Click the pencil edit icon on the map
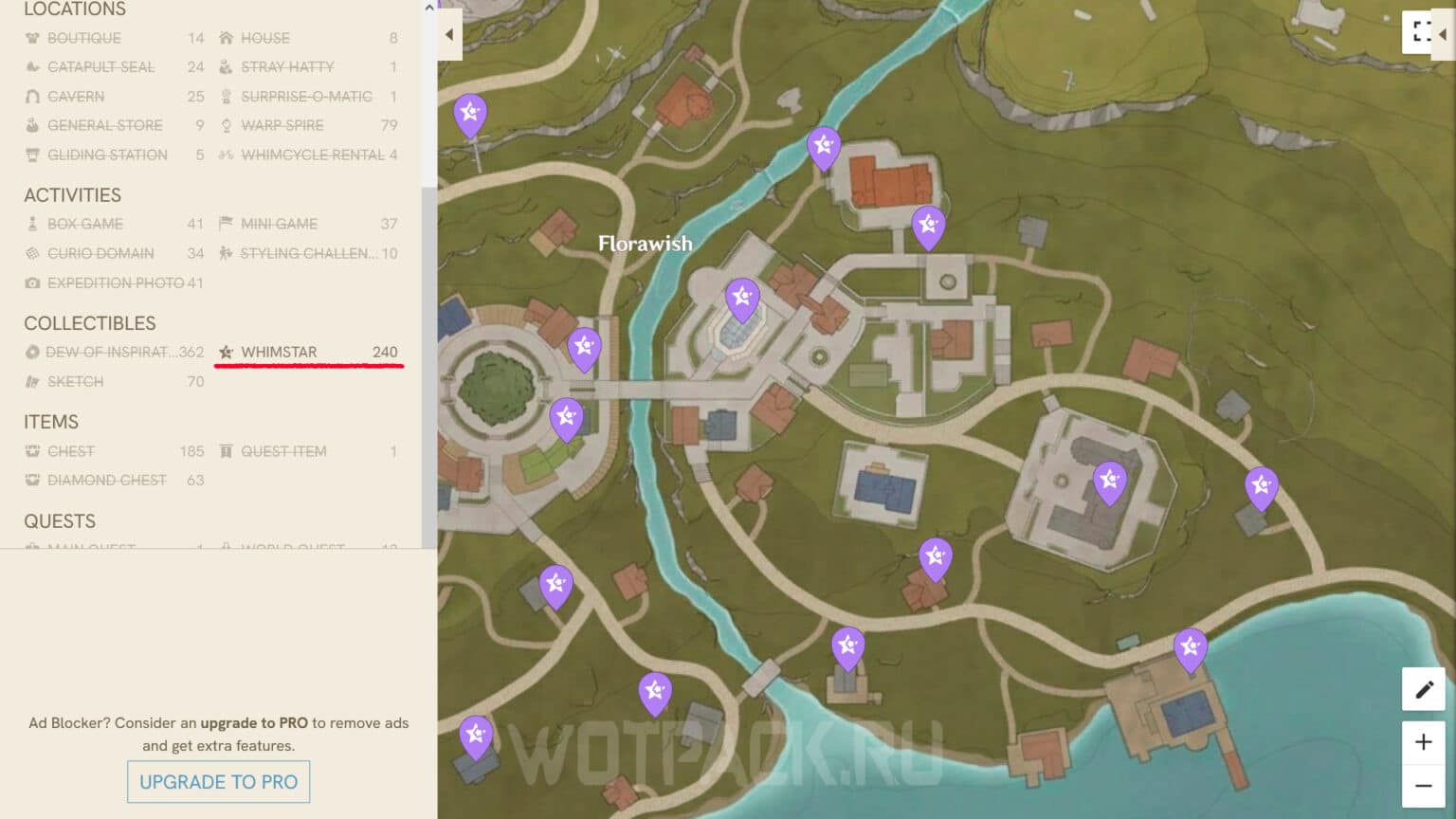This screenshot has width=1456, height=819. point(1423,690)
